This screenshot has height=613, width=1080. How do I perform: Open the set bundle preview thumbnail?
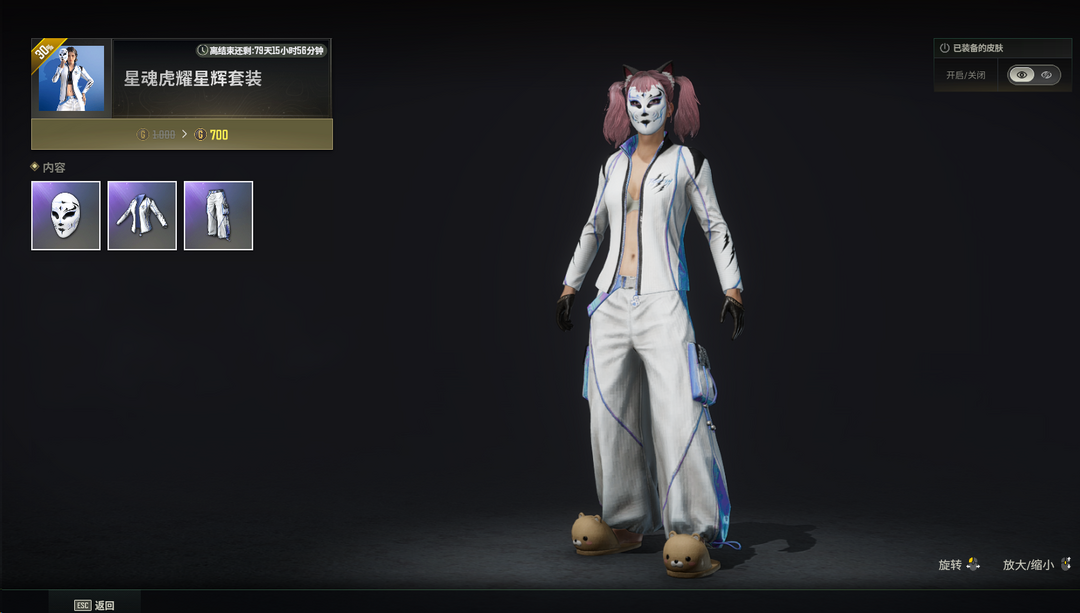click(71, 78)
